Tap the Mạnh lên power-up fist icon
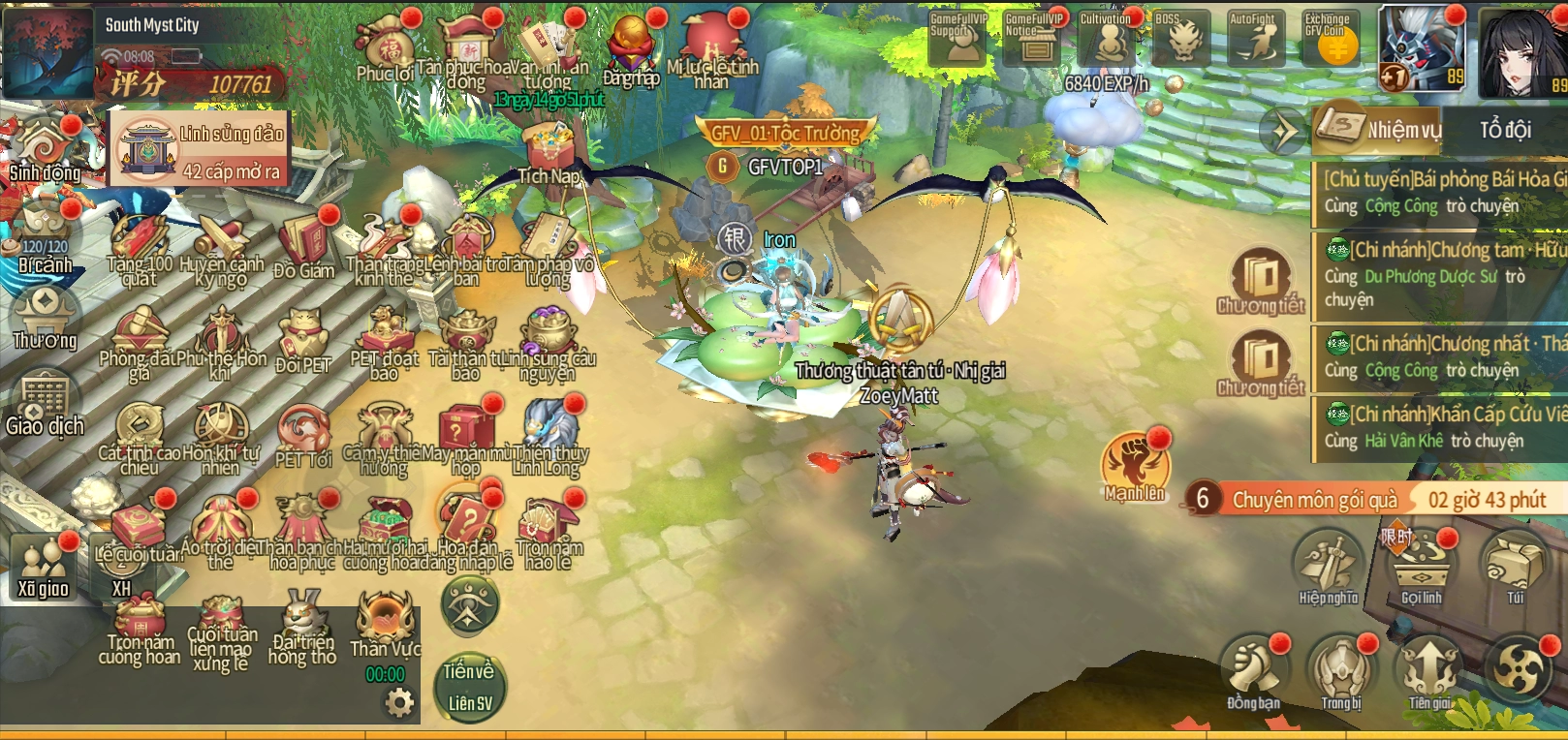Viewport: 1568px width, 740px height. [x=1134, y=463]
